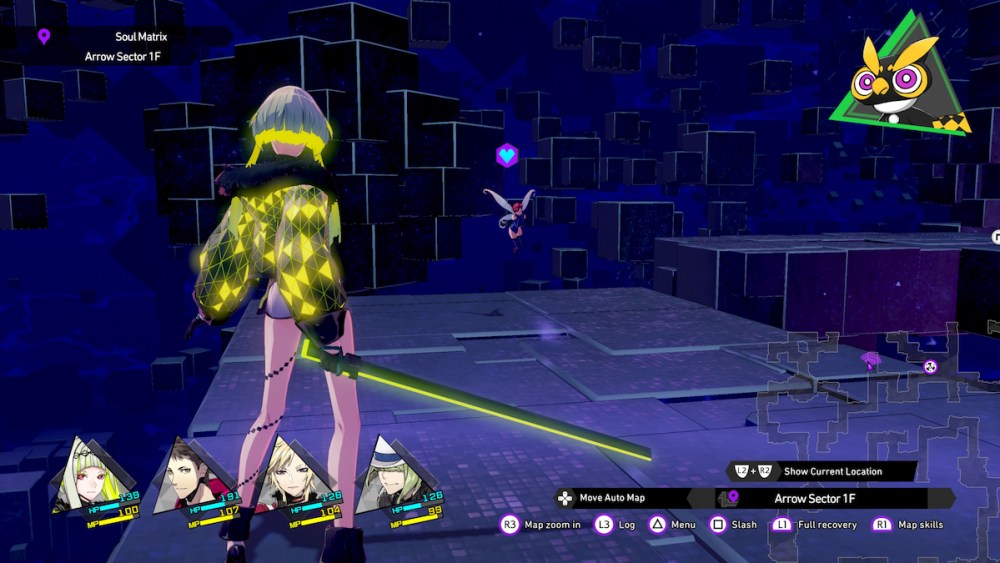Select the round white marker on the map

[x=930, y=366]
